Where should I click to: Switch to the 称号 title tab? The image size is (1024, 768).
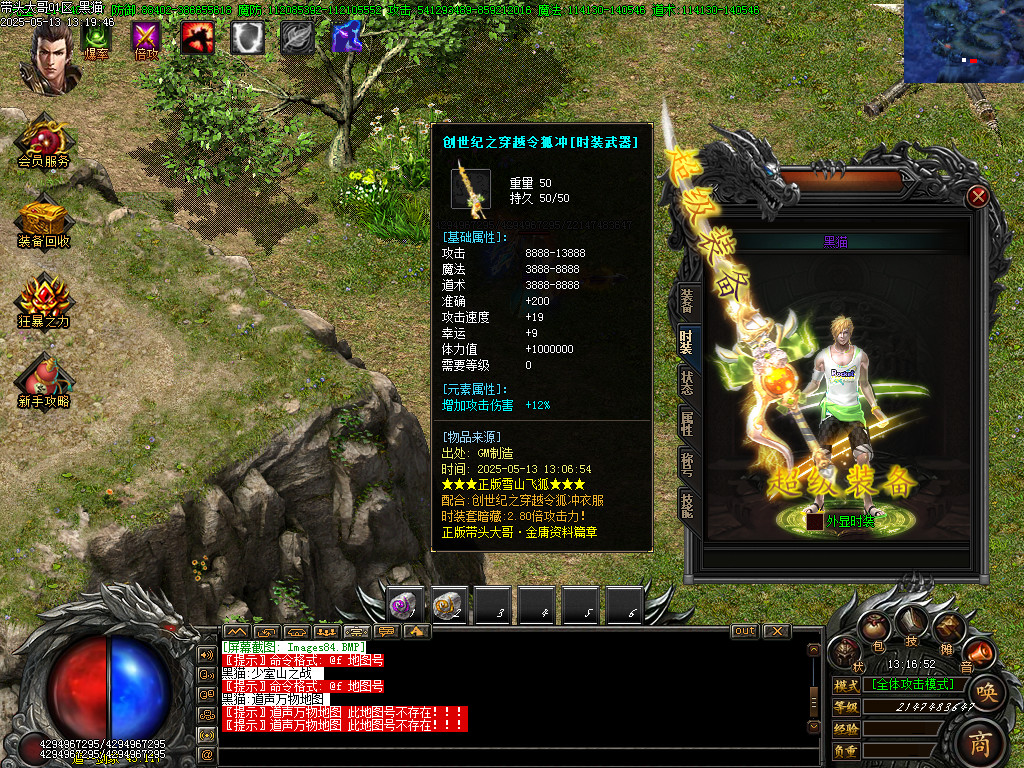pos(687,464)
